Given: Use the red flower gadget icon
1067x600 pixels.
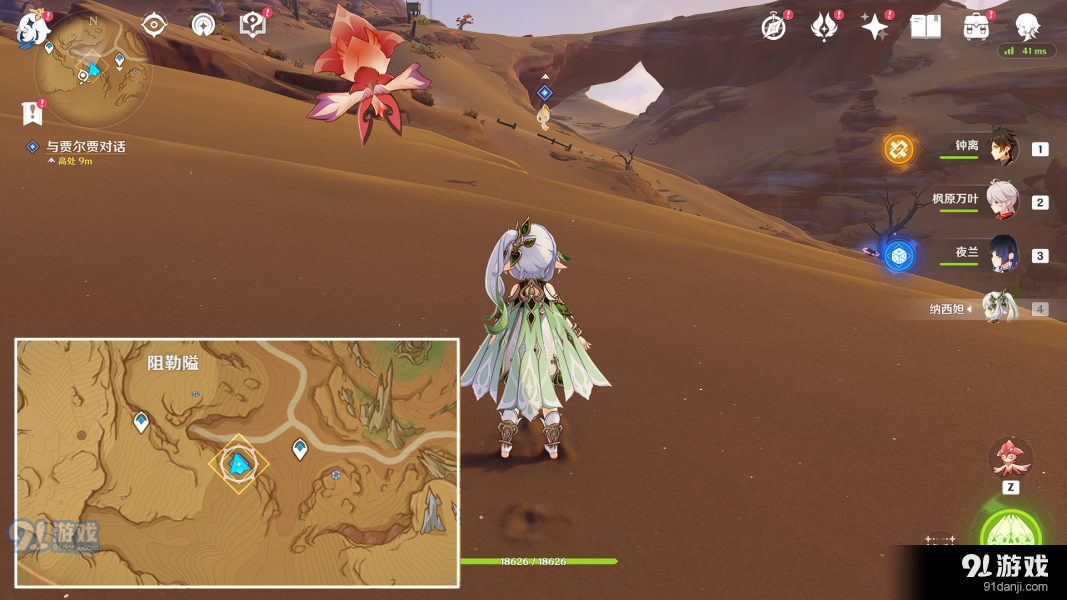Looking at the screenshot, I should [1010, 459].
